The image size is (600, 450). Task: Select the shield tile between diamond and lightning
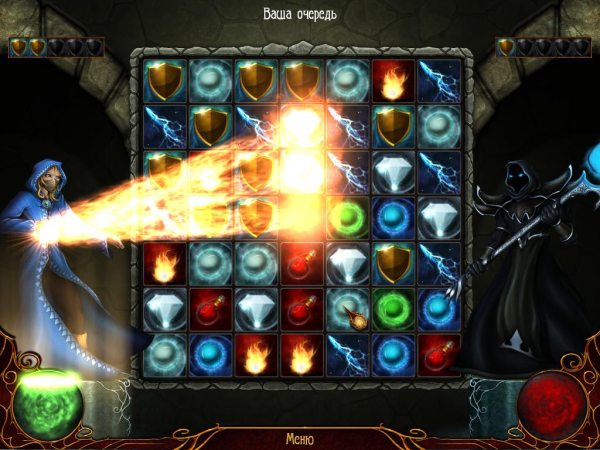[x=393, y=263]
